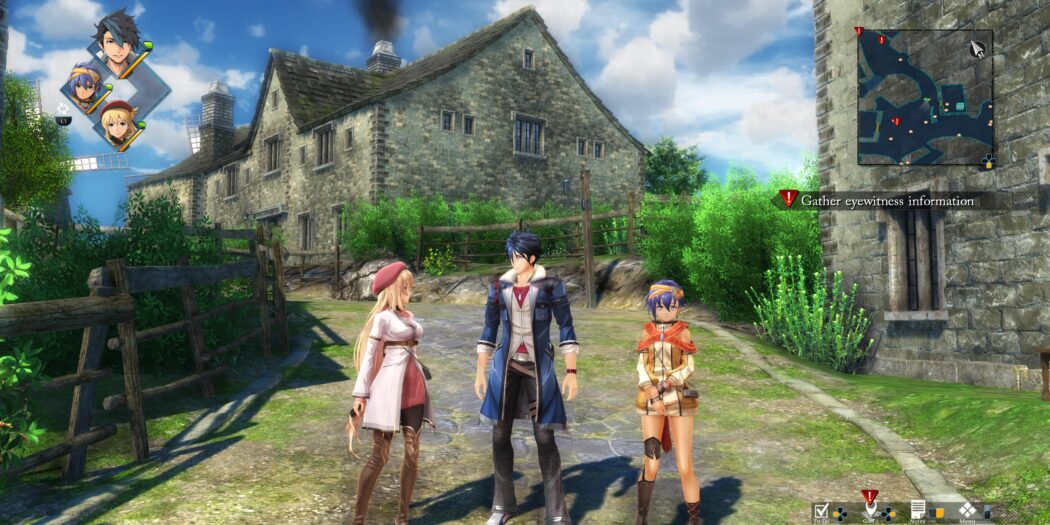Open the Notes notebook icon
Image resolution: width=1050 pixels, height=525 pixels.
tap(918, 510)
